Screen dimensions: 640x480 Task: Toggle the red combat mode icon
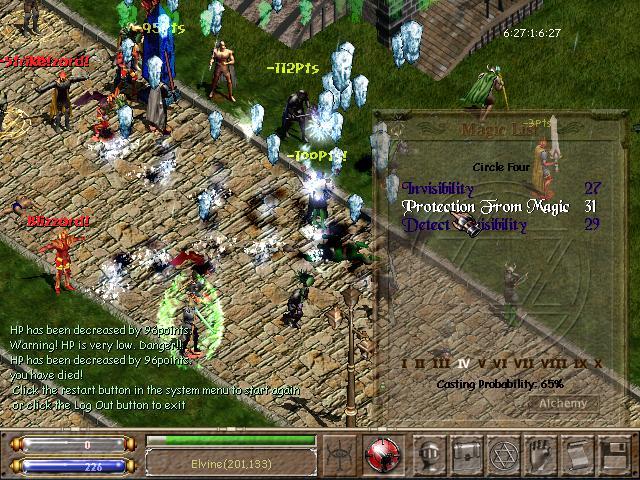[x=383, y=453]
